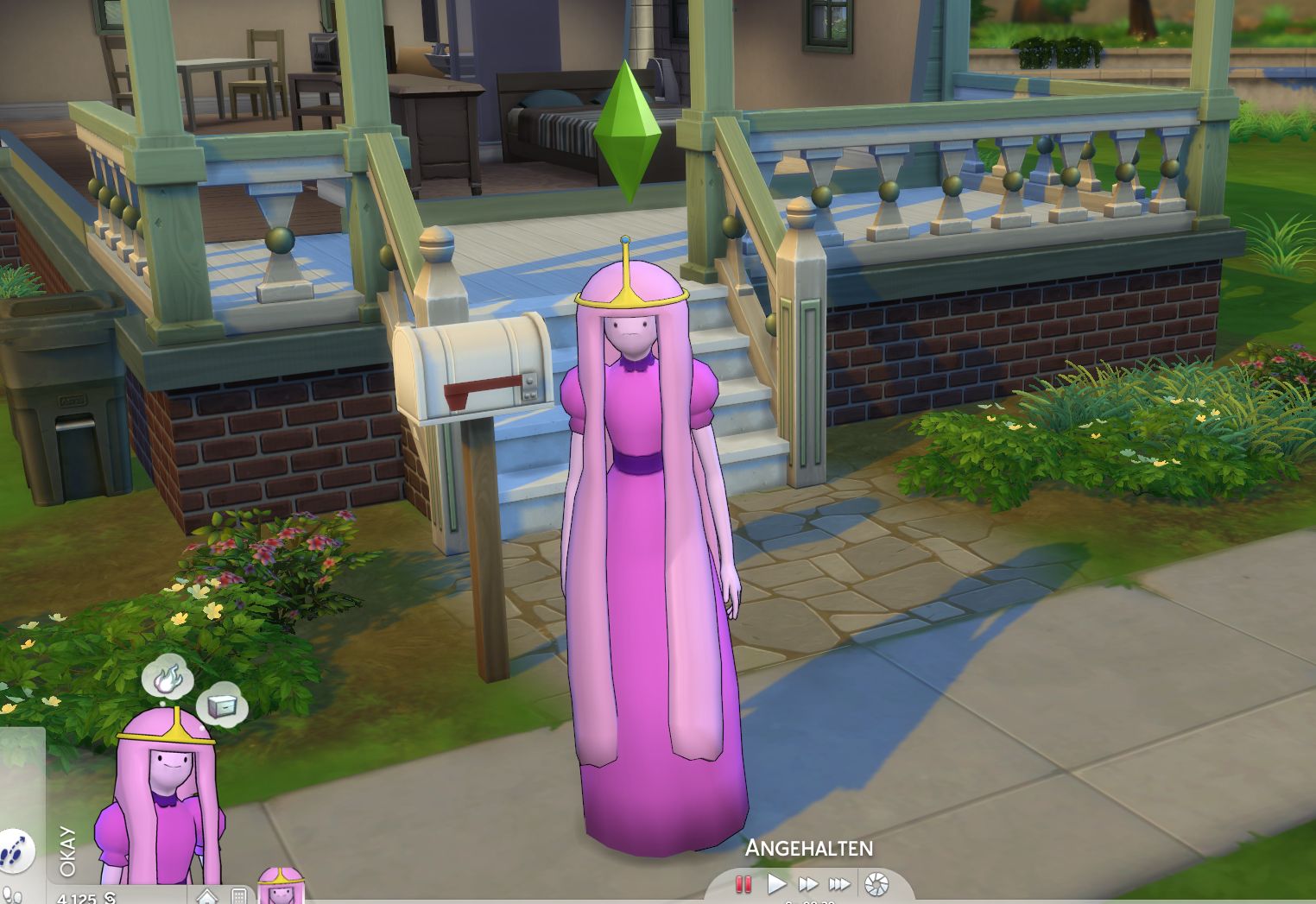The image size is (1316, 904).
Task: Set game speed to double fast-forward
Action: click(x=808, y=884)
